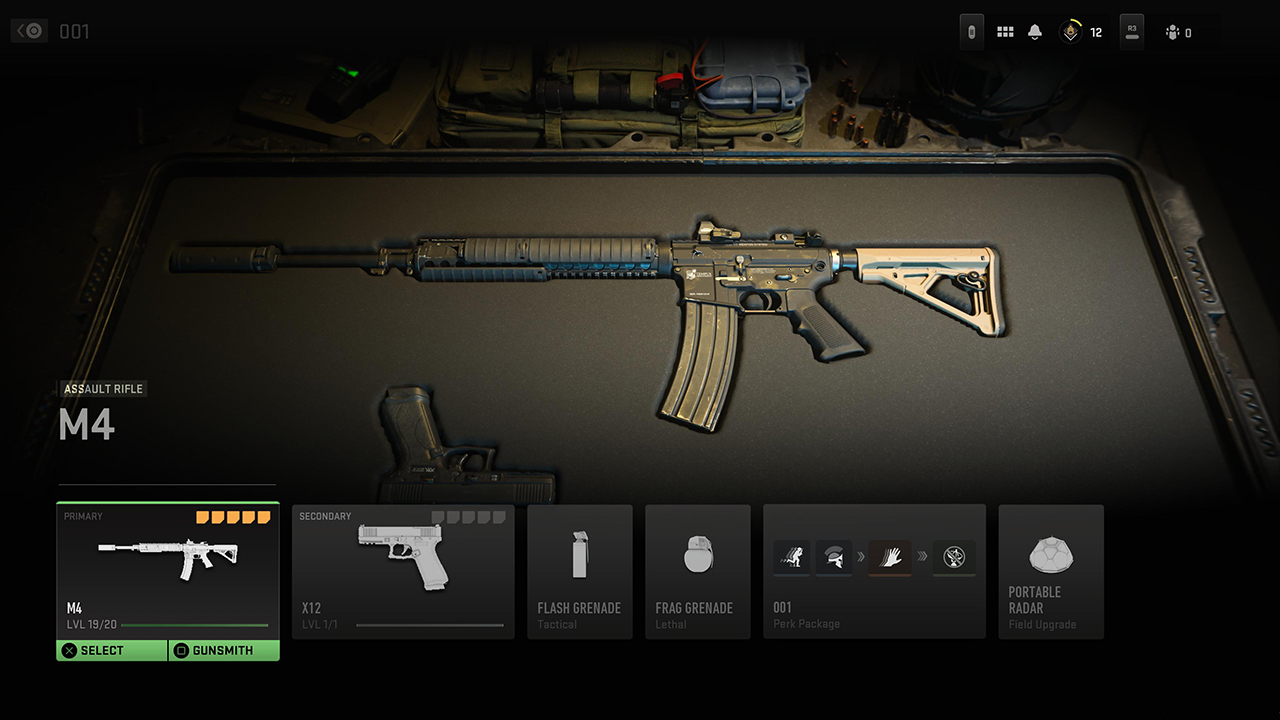Image resolution: width=1280 pixels, height=720 pixels.
Task: Click the Portable Radar field upgrade
Action: pos(1051,572)
